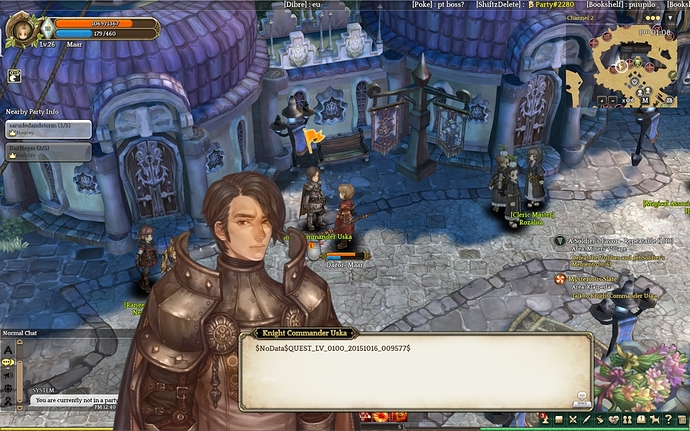The image size is (690, 431).
Task: Click the minimap zoom-out minus button
Action: click(x=614, y=99)
